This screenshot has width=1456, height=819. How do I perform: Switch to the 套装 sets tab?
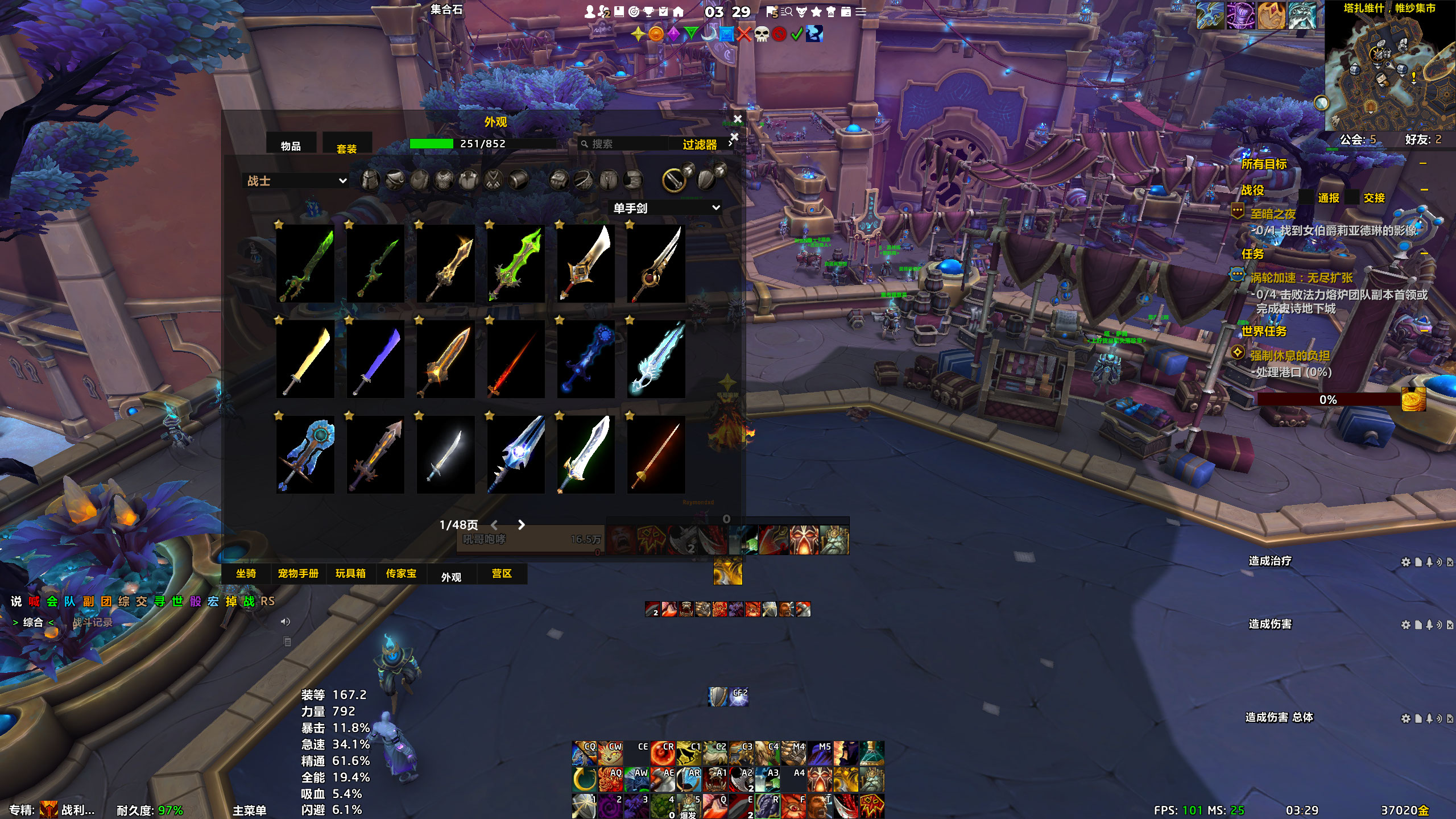point(346,148)
